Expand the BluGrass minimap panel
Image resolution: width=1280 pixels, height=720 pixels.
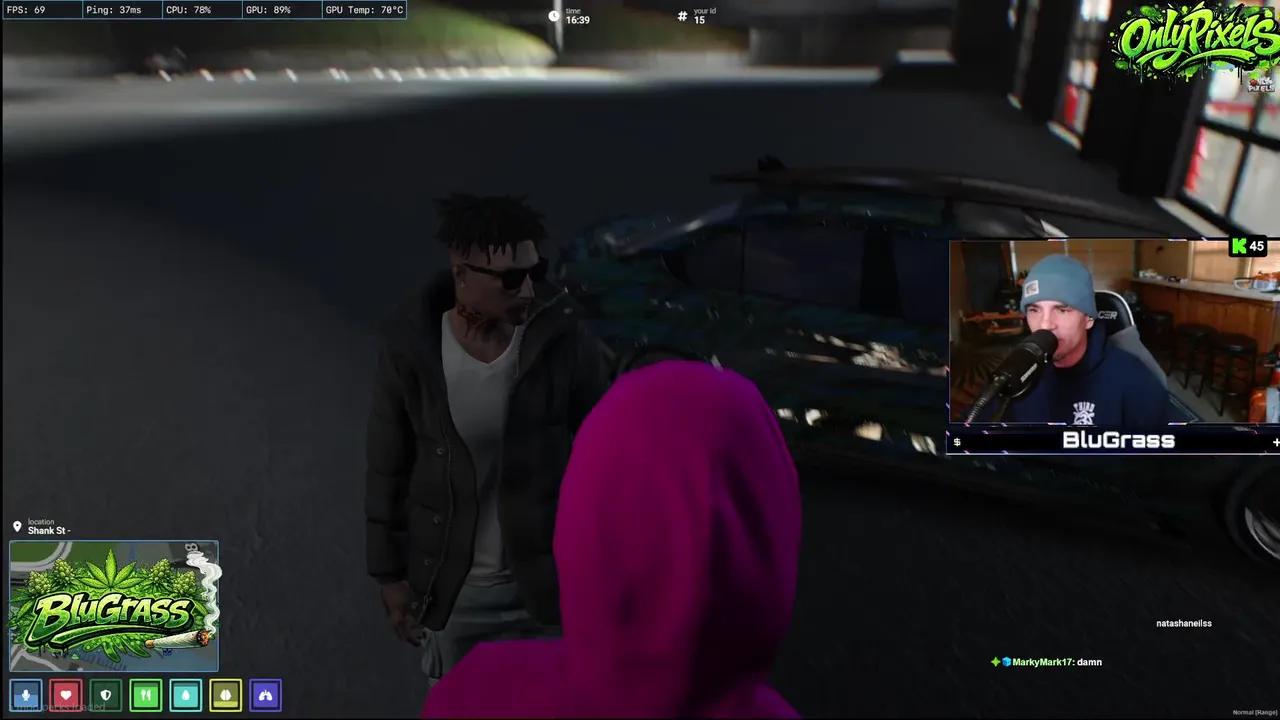(113, 605)
